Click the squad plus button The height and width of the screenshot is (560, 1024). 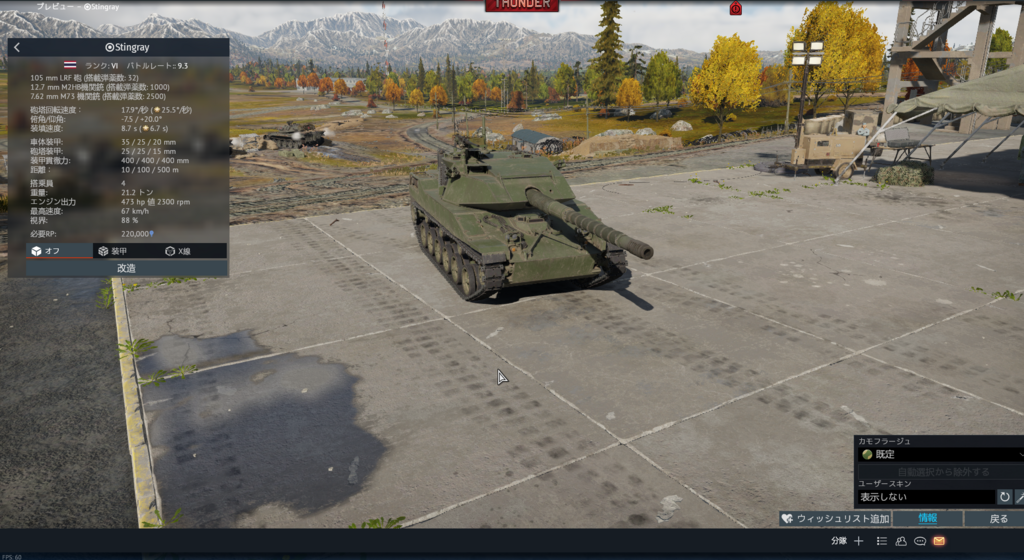pos(858,541)
